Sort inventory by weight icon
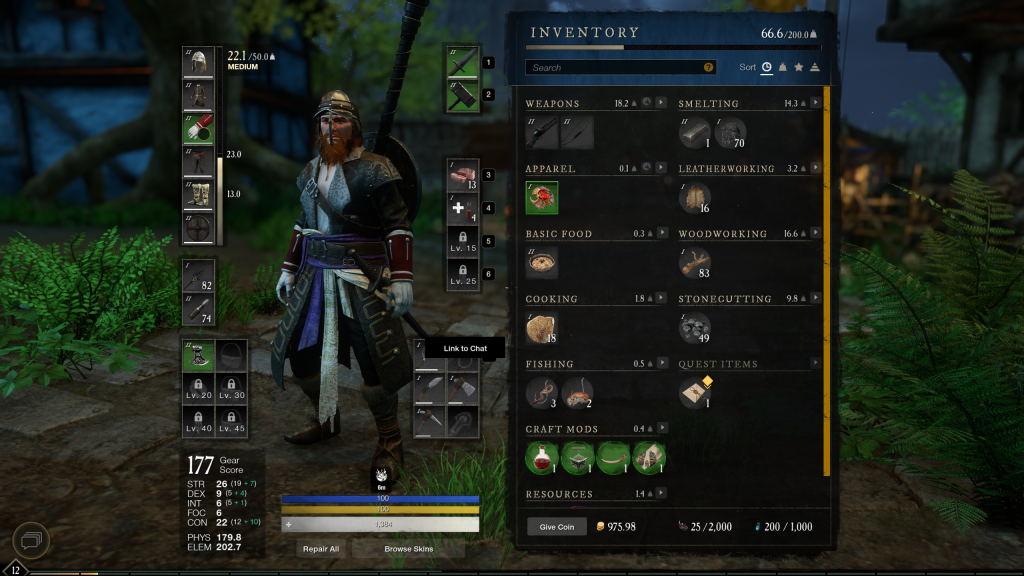 [782, 68]
